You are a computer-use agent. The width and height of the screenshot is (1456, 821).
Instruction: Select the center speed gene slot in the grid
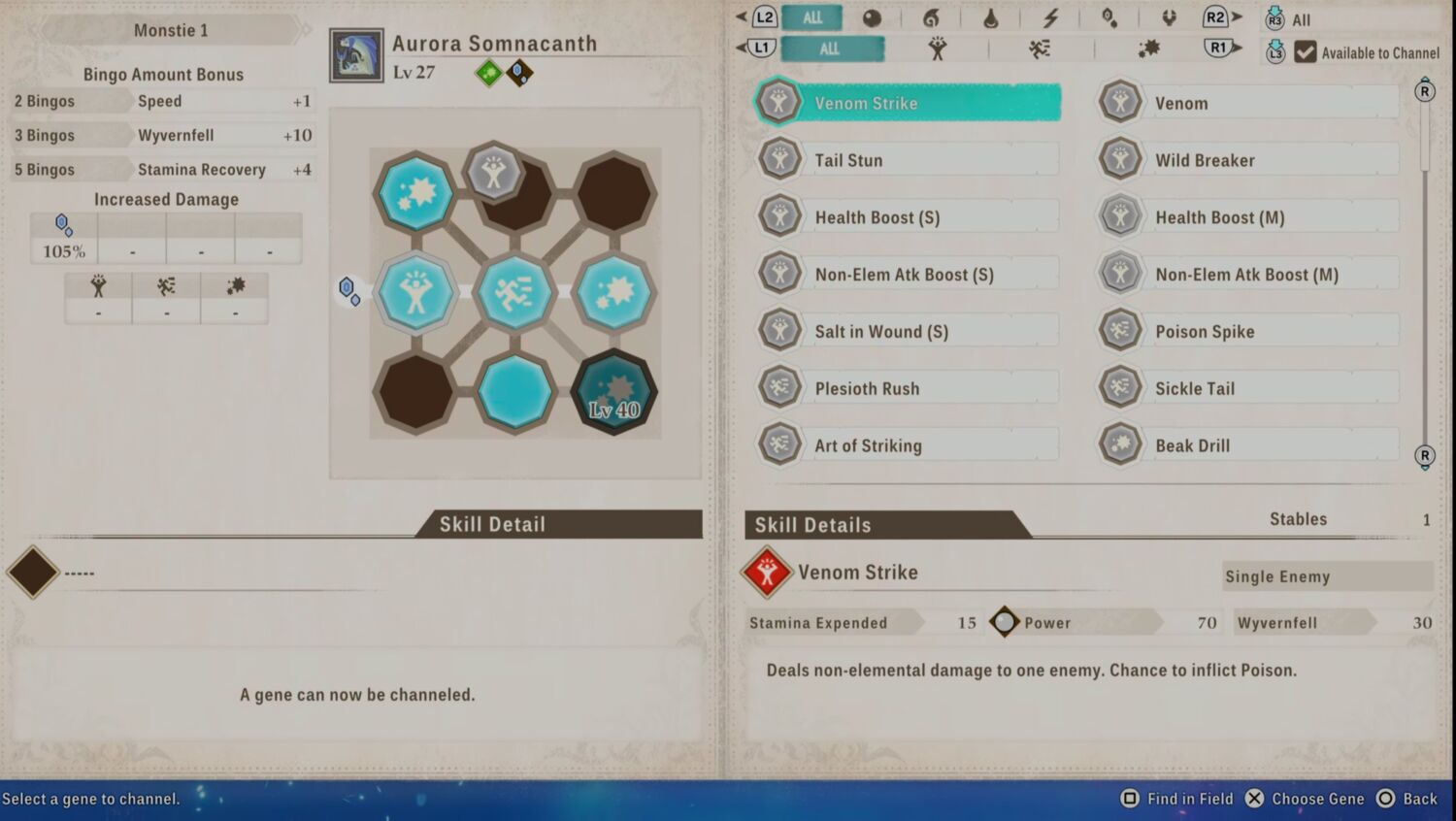tap(514, 292)
